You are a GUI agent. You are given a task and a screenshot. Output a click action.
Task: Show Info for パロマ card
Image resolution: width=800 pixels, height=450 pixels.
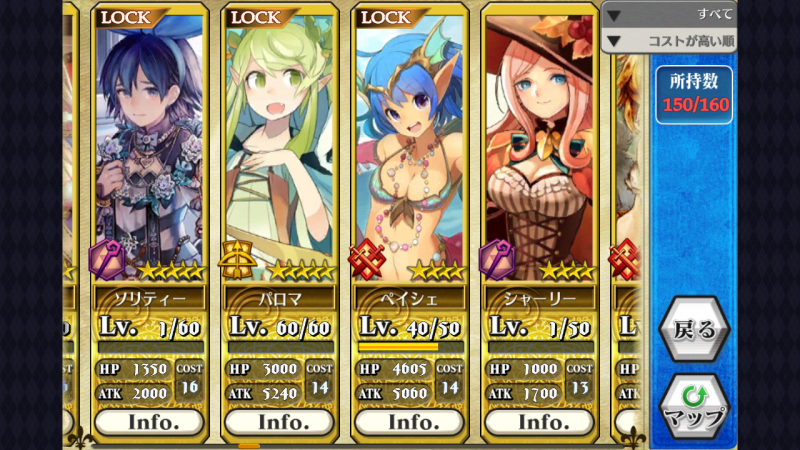pyautogui.click(x=279, y=422)
